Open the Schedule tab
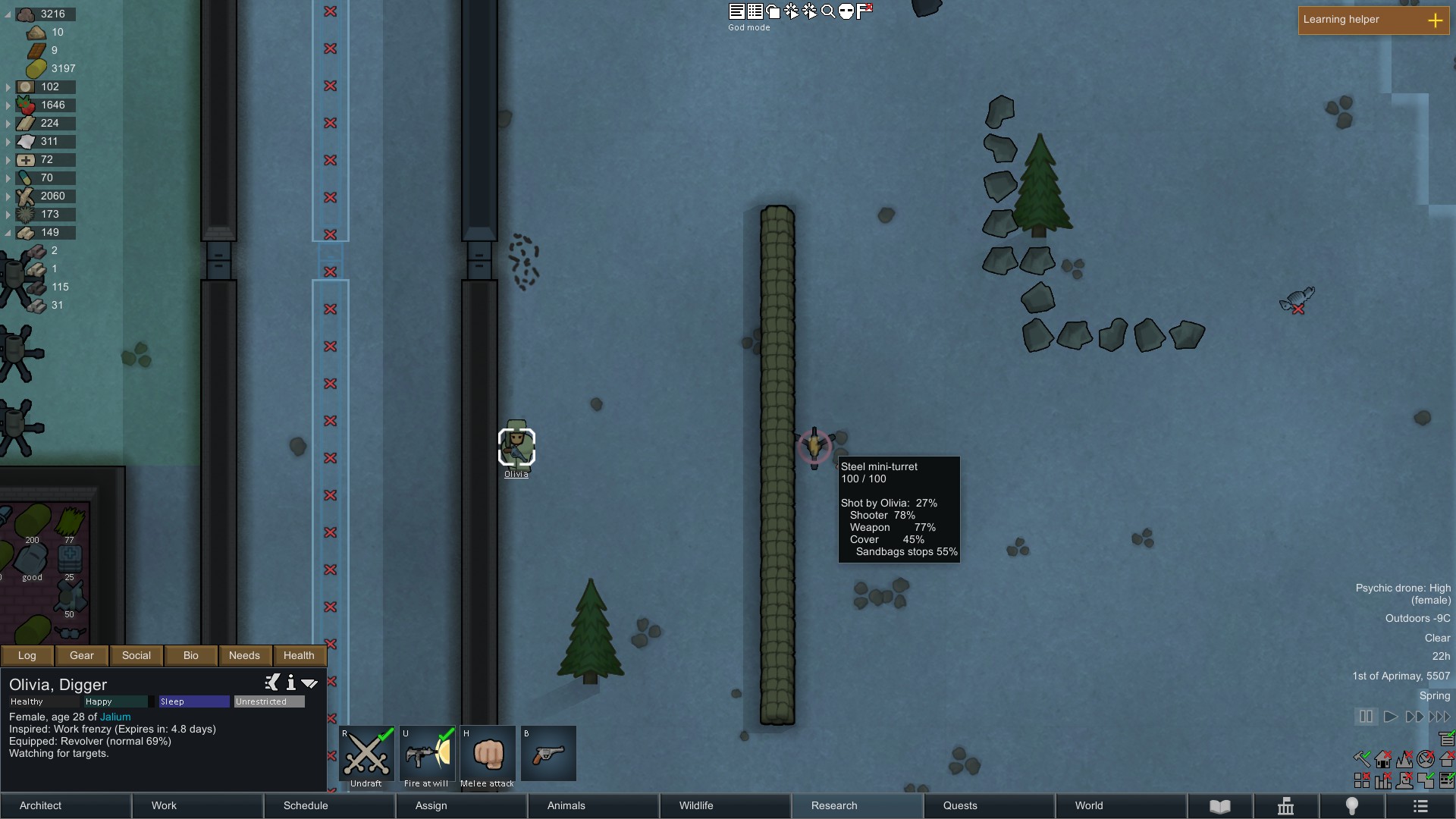1456x819 pixels. 330,805
